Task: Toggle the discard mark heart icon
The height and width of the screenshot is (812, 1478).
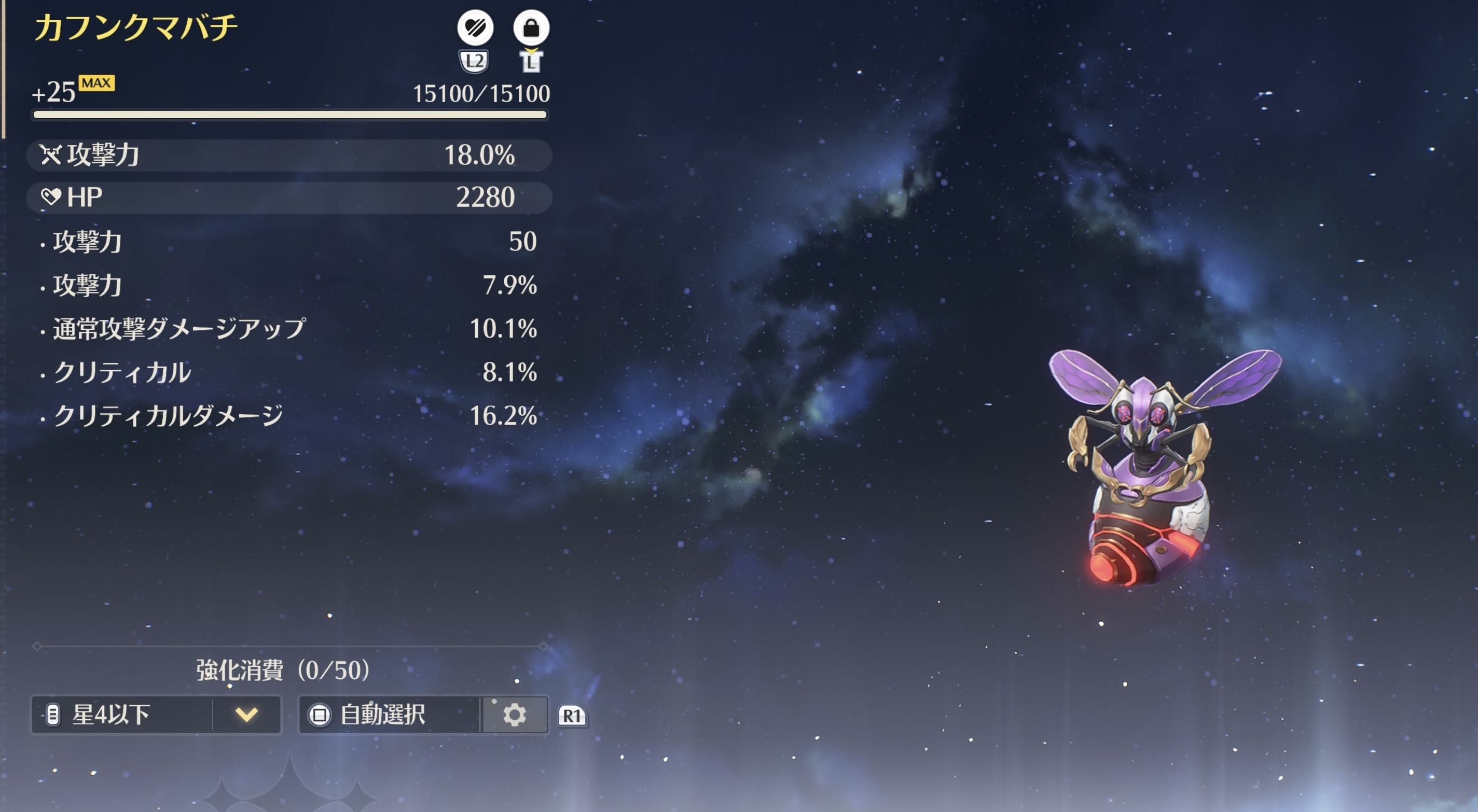Action: pyautogui.click(x=475, y=27)
